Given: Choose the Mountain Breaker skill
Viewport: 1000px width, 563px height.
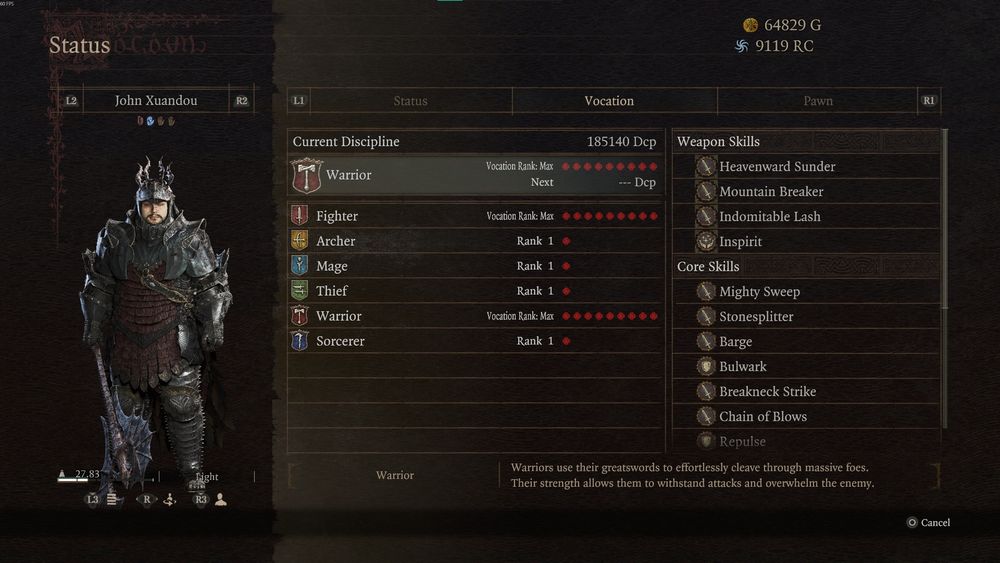Looking at the screenshot, I should click(771, 192).
